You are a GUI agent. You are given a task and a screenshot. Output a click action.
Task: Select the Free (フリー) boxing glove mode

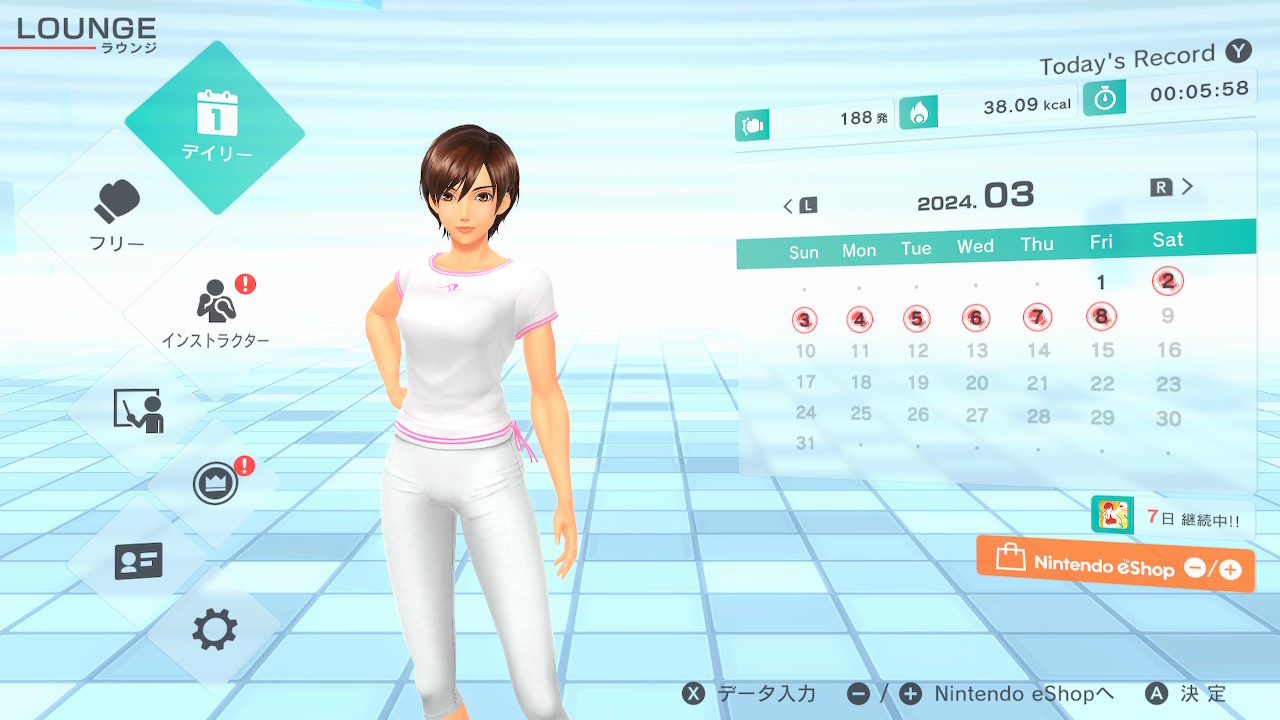118,215
